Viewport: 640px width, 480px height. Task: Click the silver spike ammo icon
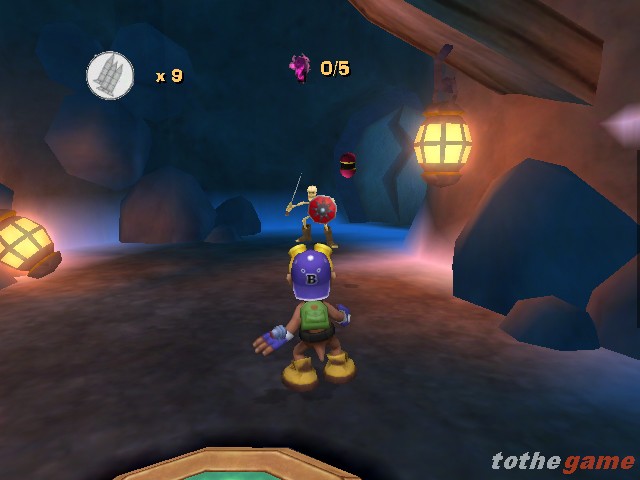pos(110,73)
